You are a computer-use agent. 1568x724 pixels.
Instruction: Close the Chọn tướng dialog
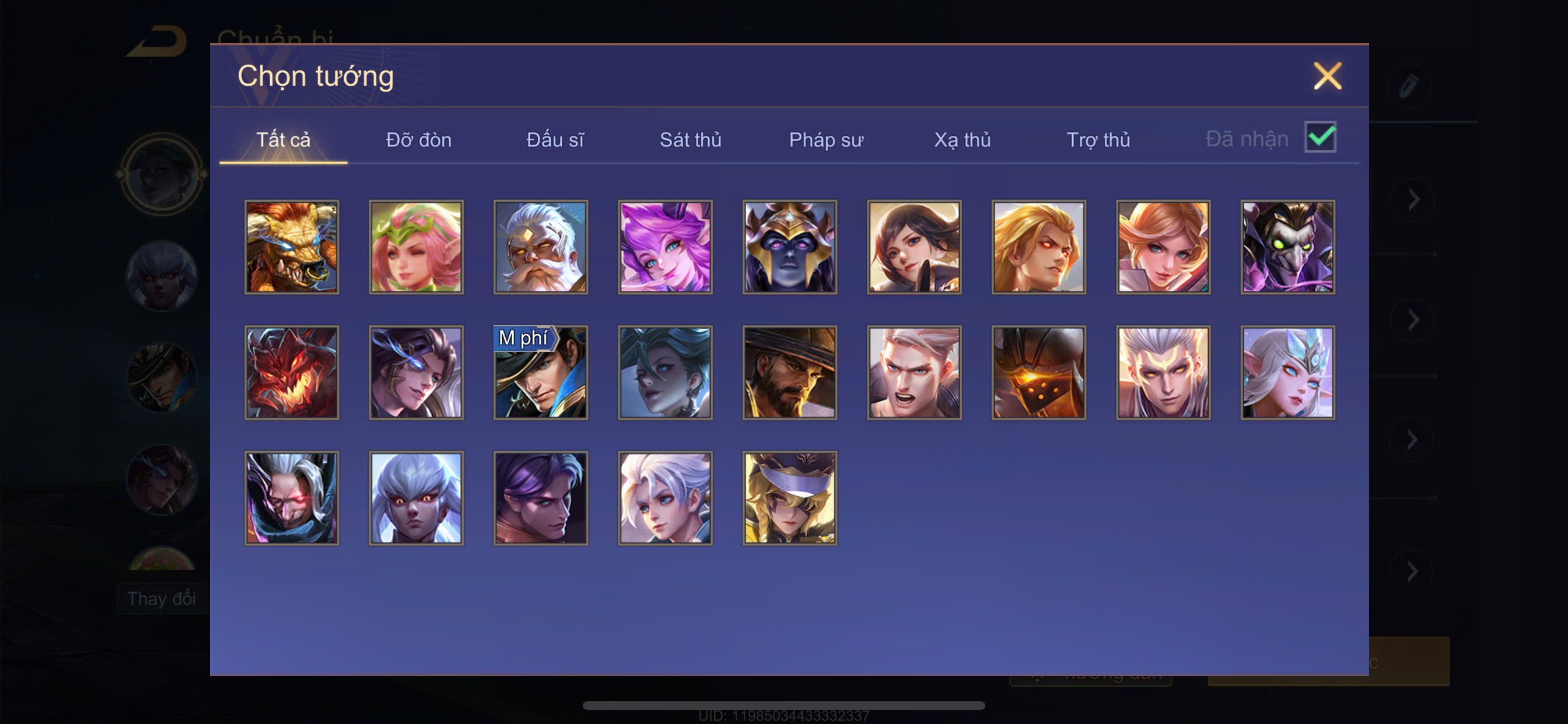pos(1327,76)
